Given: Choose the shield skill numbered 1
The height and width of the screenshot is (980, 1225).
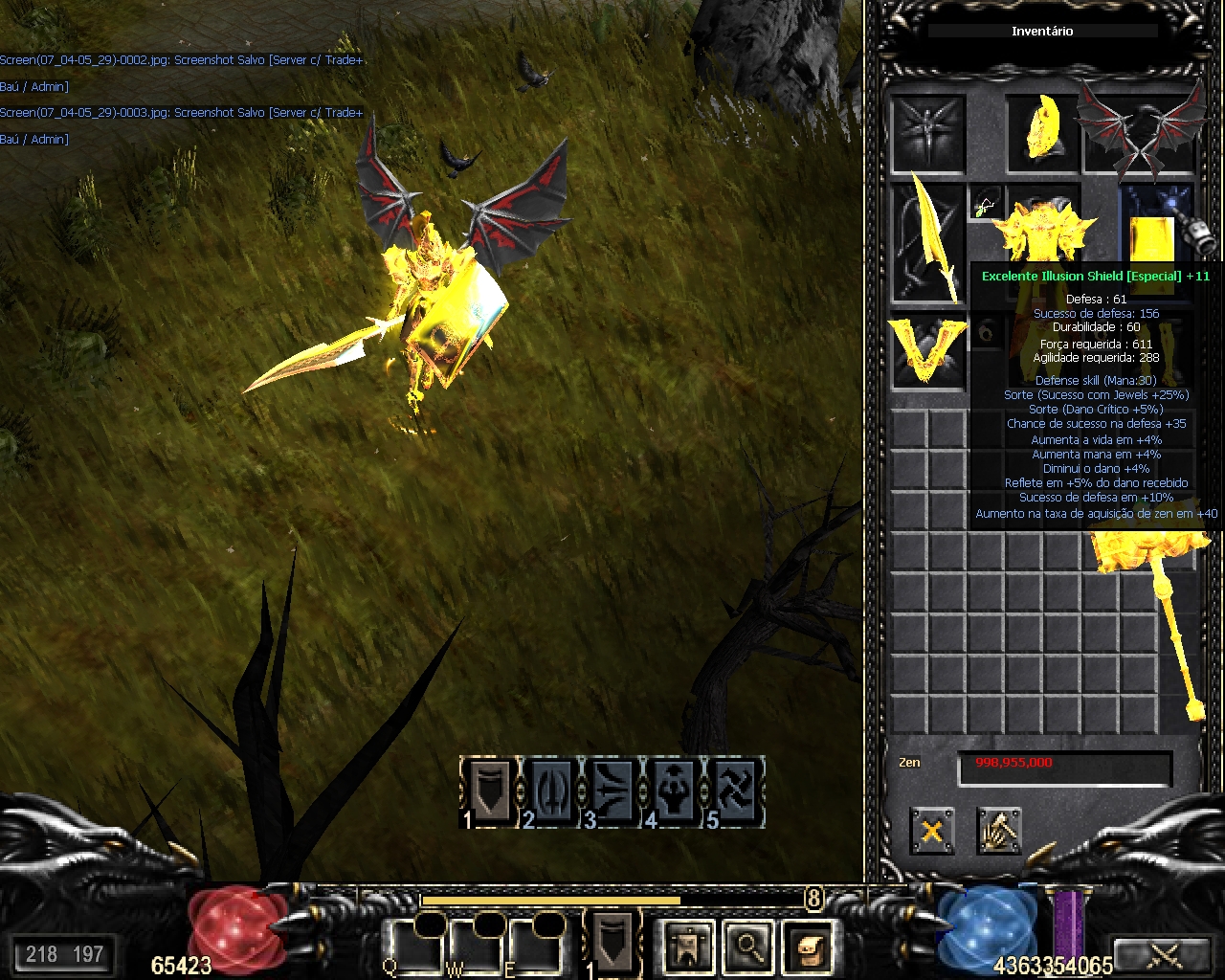Looking at the screenshot, I should [490, 791].
